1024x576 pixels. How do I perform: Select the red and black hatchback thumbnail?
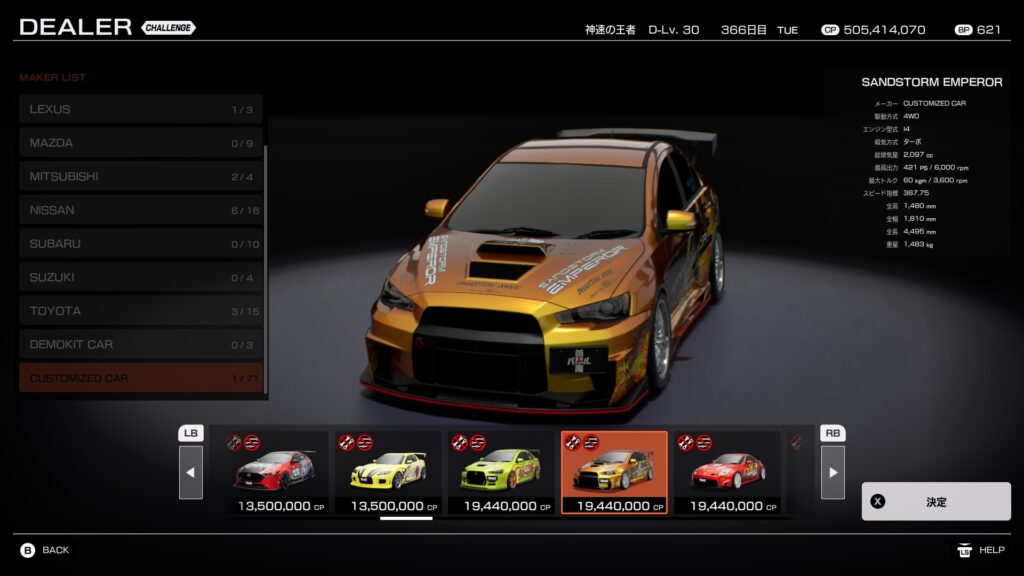pyautogui.click(x=273, y=472)
